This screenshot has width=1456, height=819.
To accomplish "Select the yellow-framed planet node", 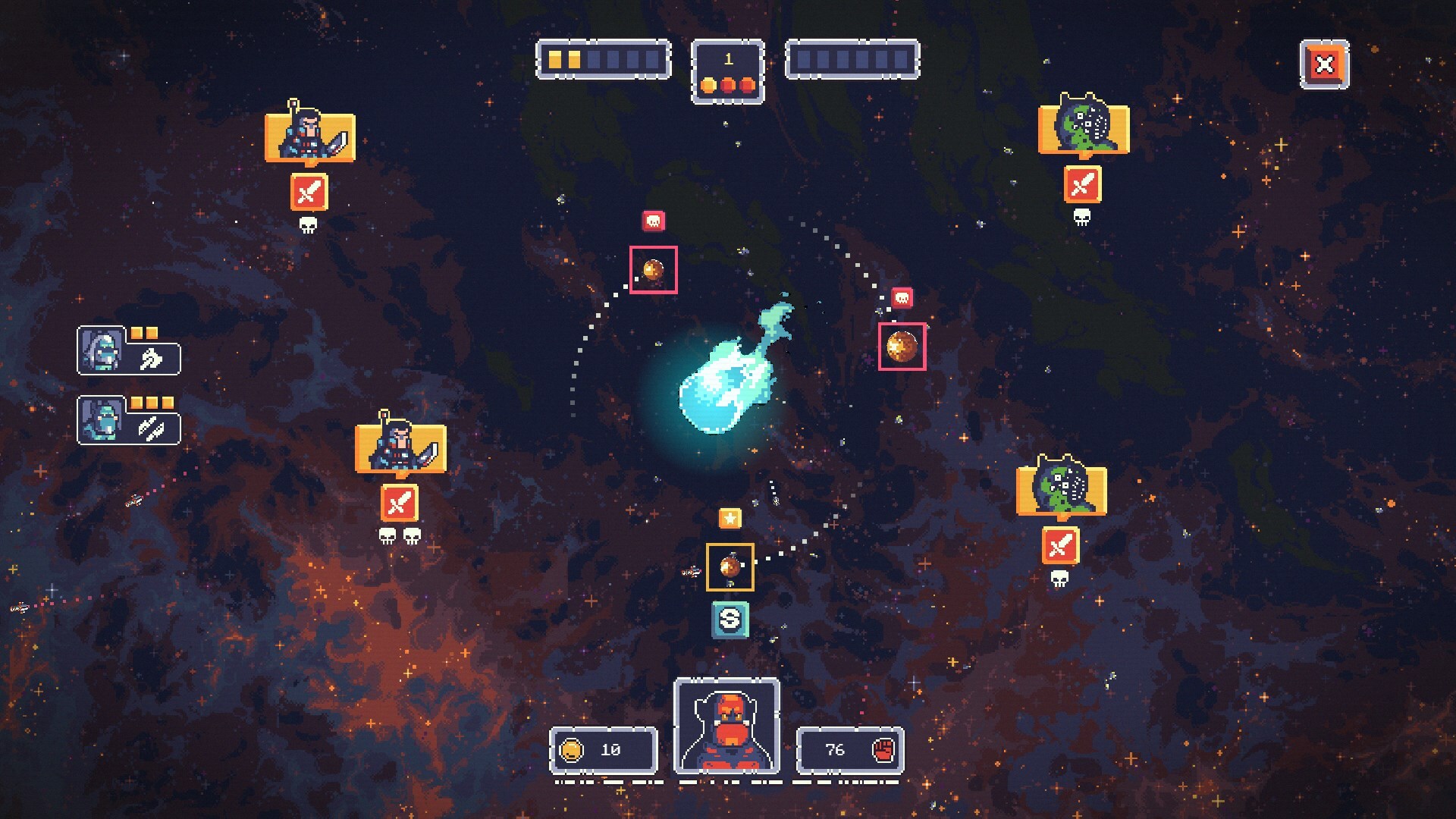I will (730, 567).
